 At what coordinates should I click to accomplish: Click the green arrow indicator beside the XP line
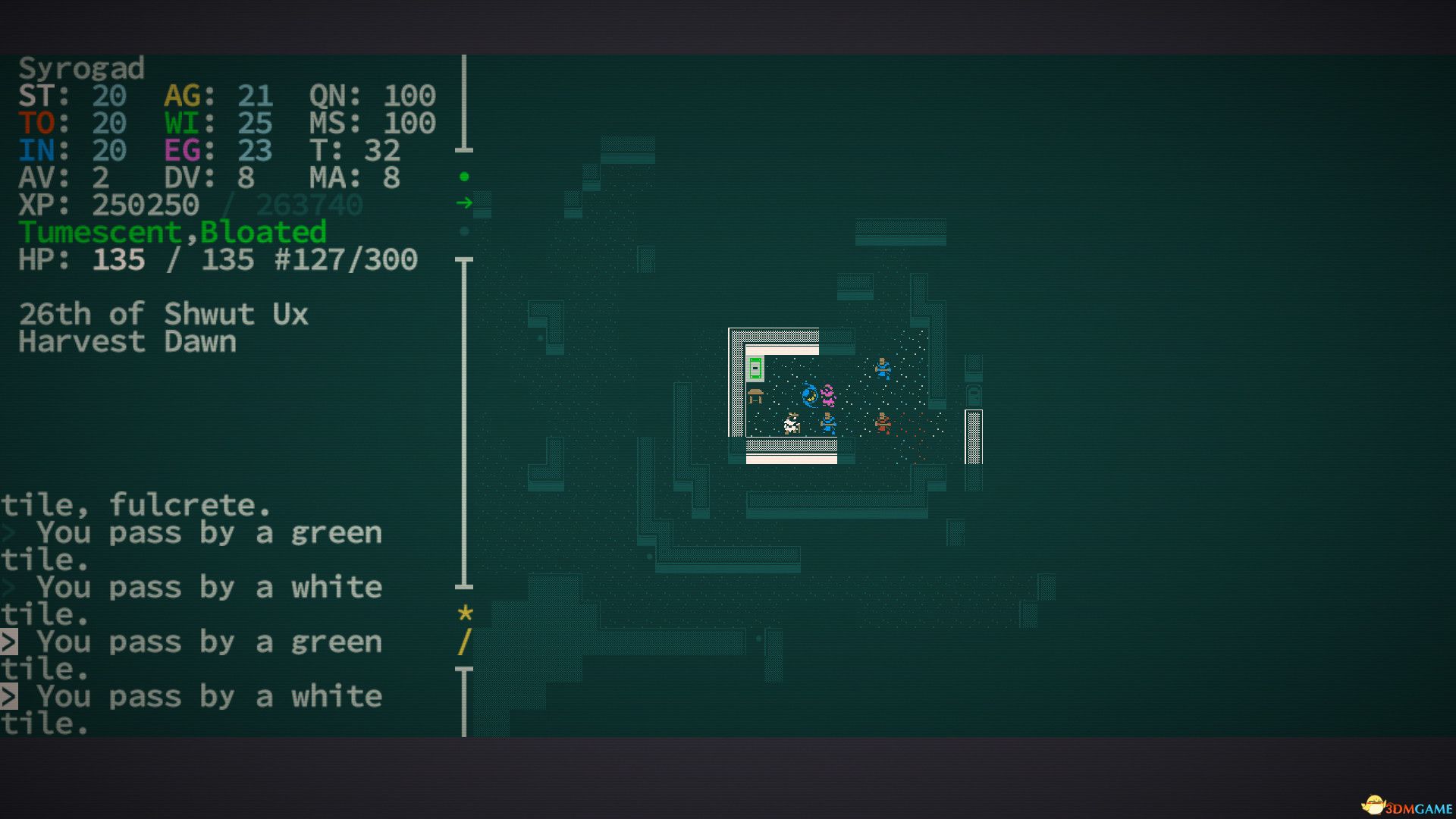click(465, 202)
